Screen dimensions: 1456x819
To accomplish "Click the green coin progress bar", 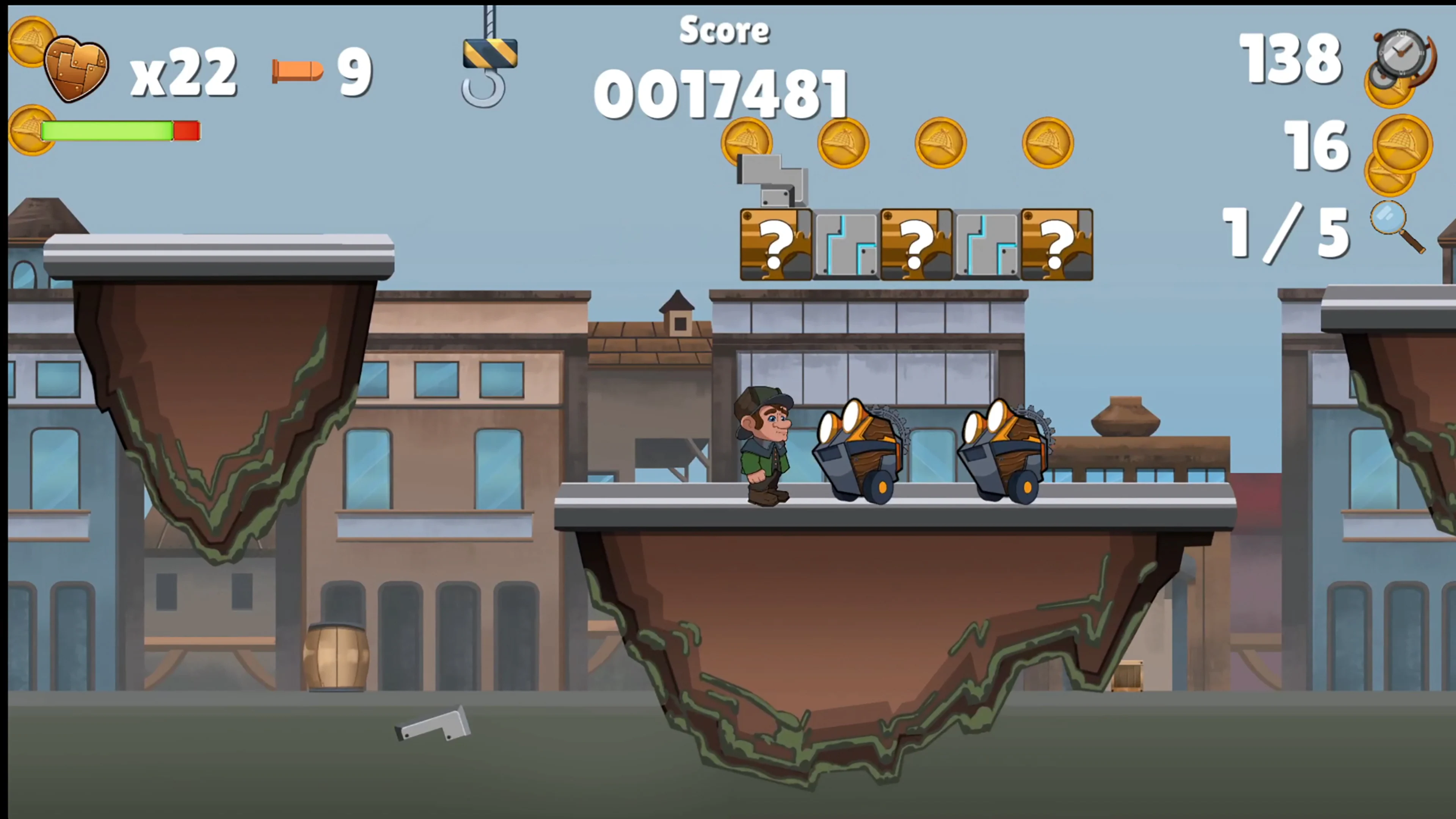I will (107, 130).
